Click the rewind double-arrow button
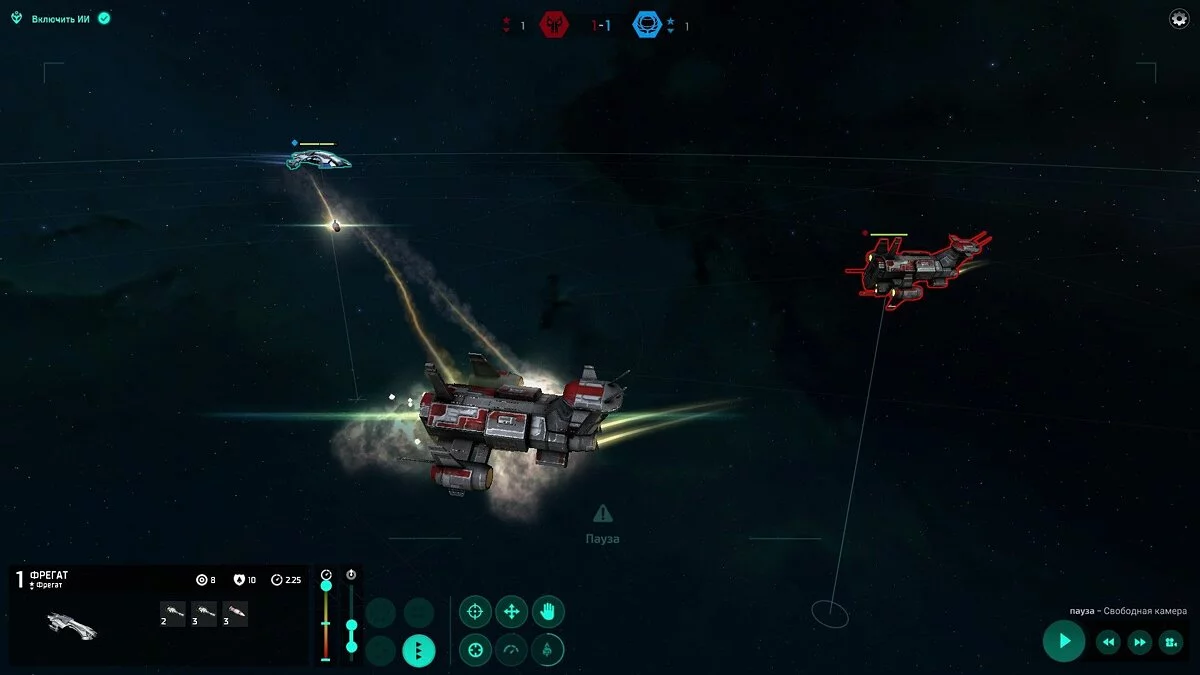The image size is (1200, 675). coord(1108,642)
